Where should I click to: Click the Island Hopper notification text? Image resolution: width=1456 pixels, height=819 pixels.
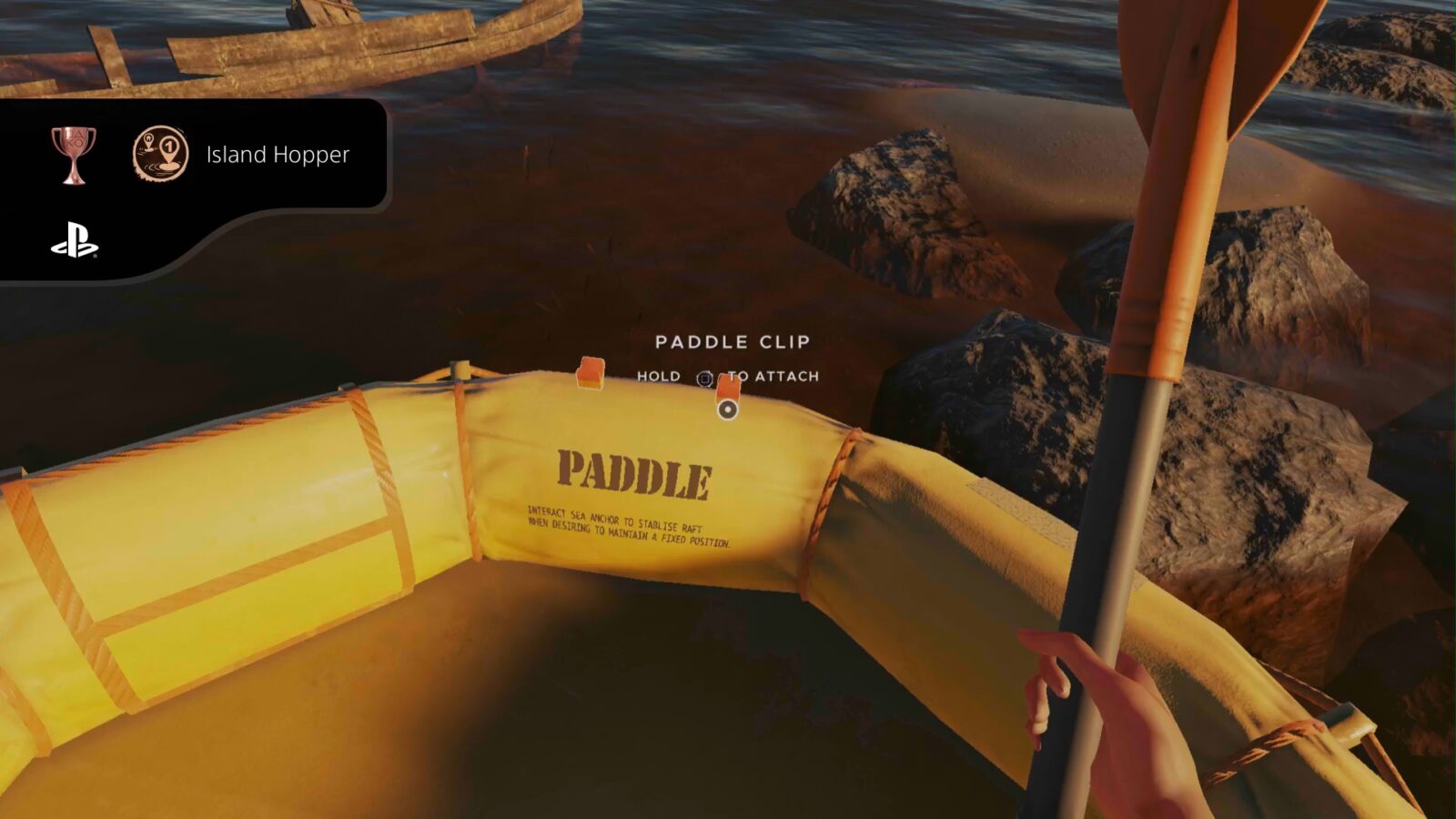278,155
